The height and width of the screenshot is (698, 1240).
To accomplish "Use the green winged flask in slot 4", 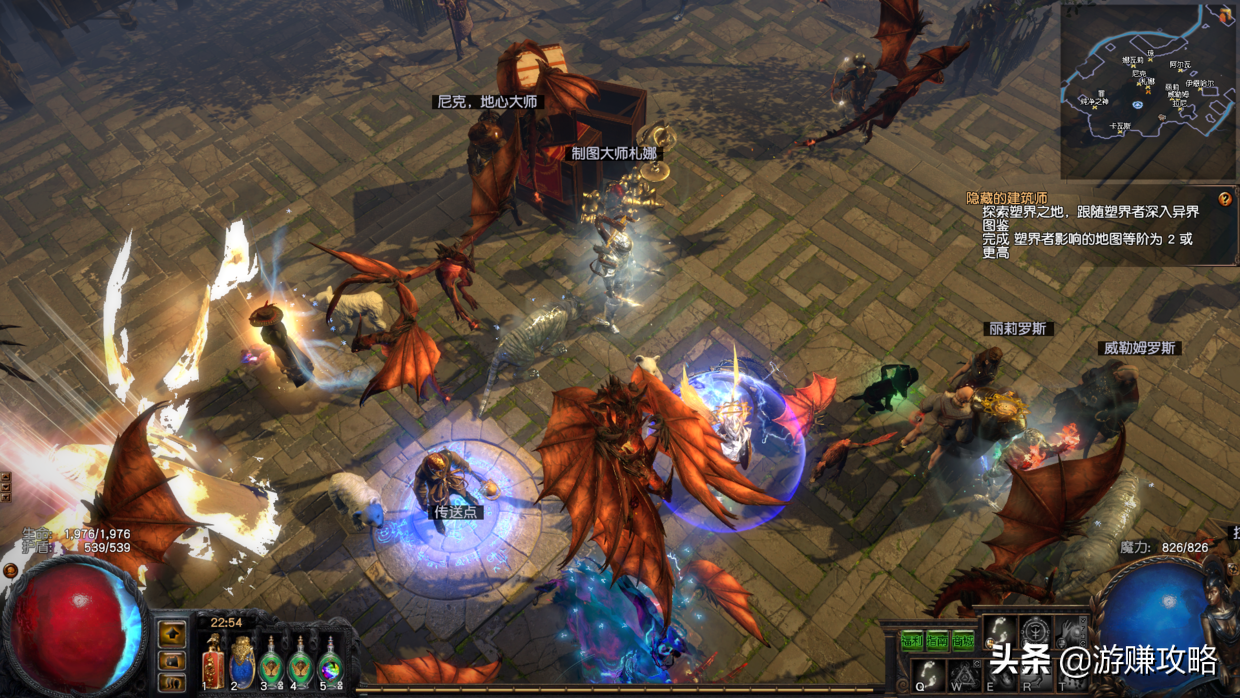I will (x=300, y=661).
